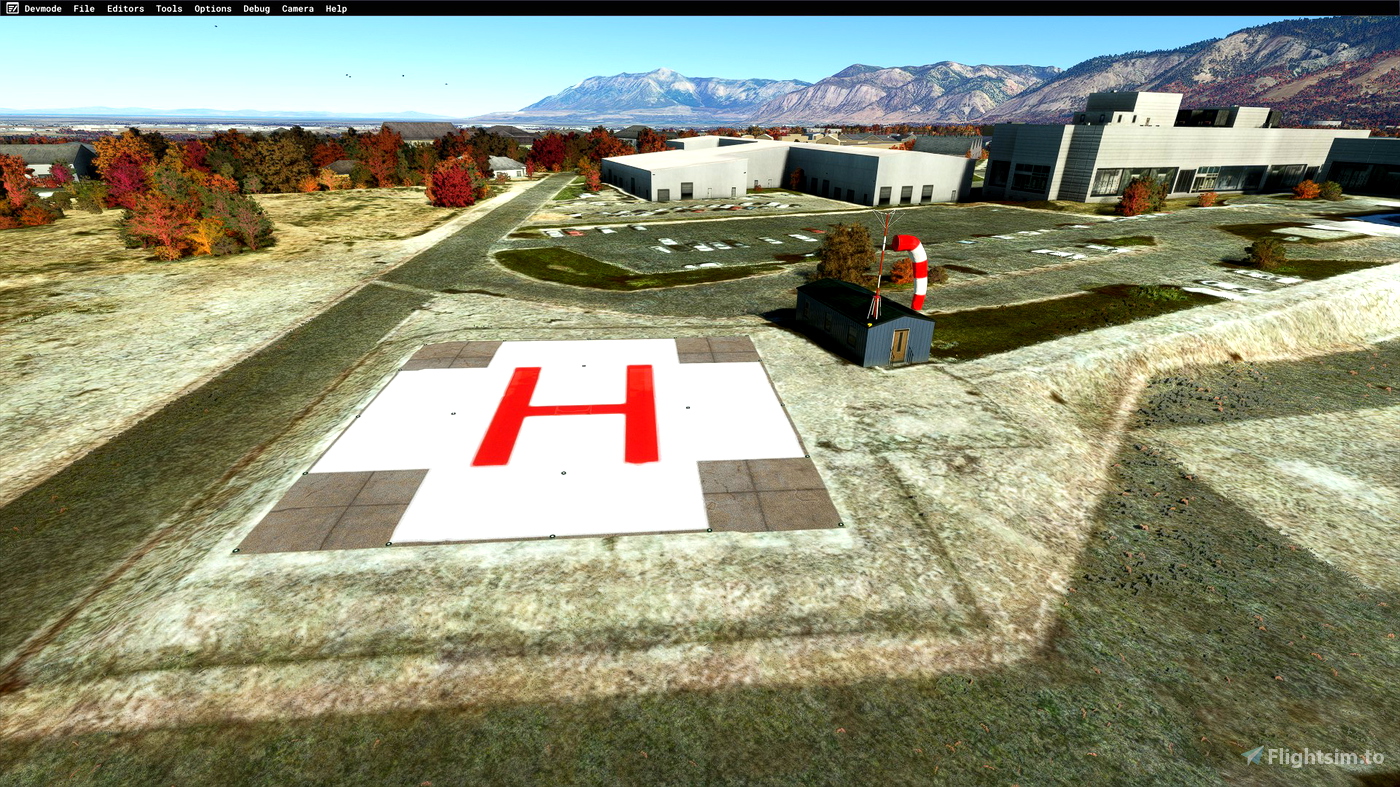Open the Camera menu
The image size is (1400, 787).
coord(296,8)
